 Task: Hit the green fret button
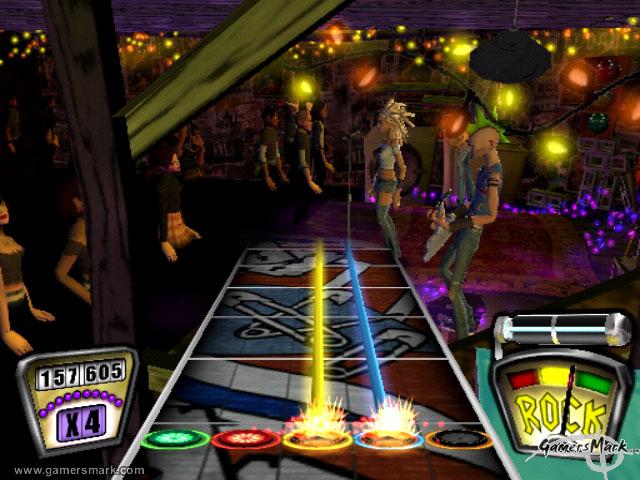175,439
